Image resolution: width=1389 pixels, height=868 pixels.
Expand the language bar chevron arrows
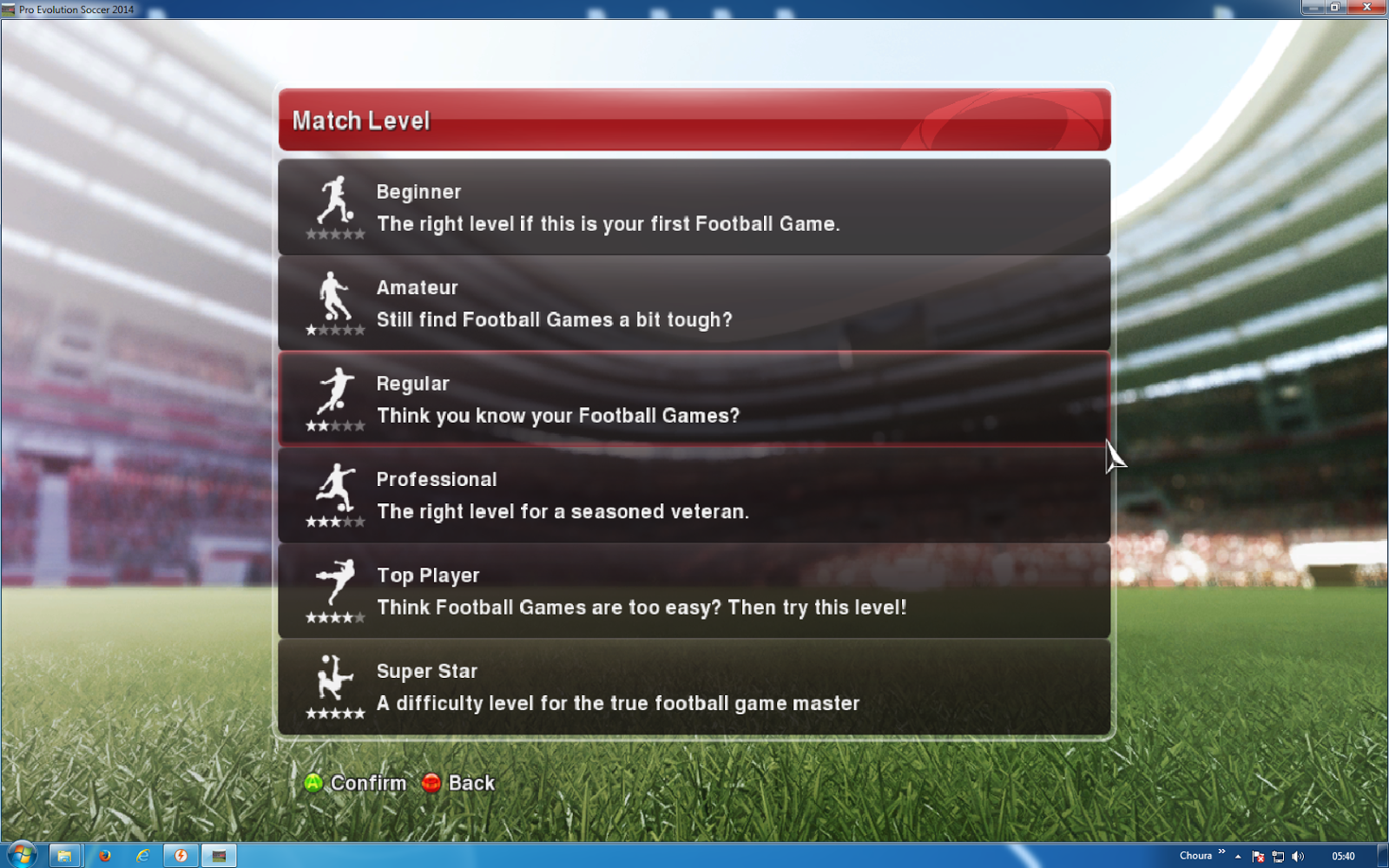(1221, 852)
